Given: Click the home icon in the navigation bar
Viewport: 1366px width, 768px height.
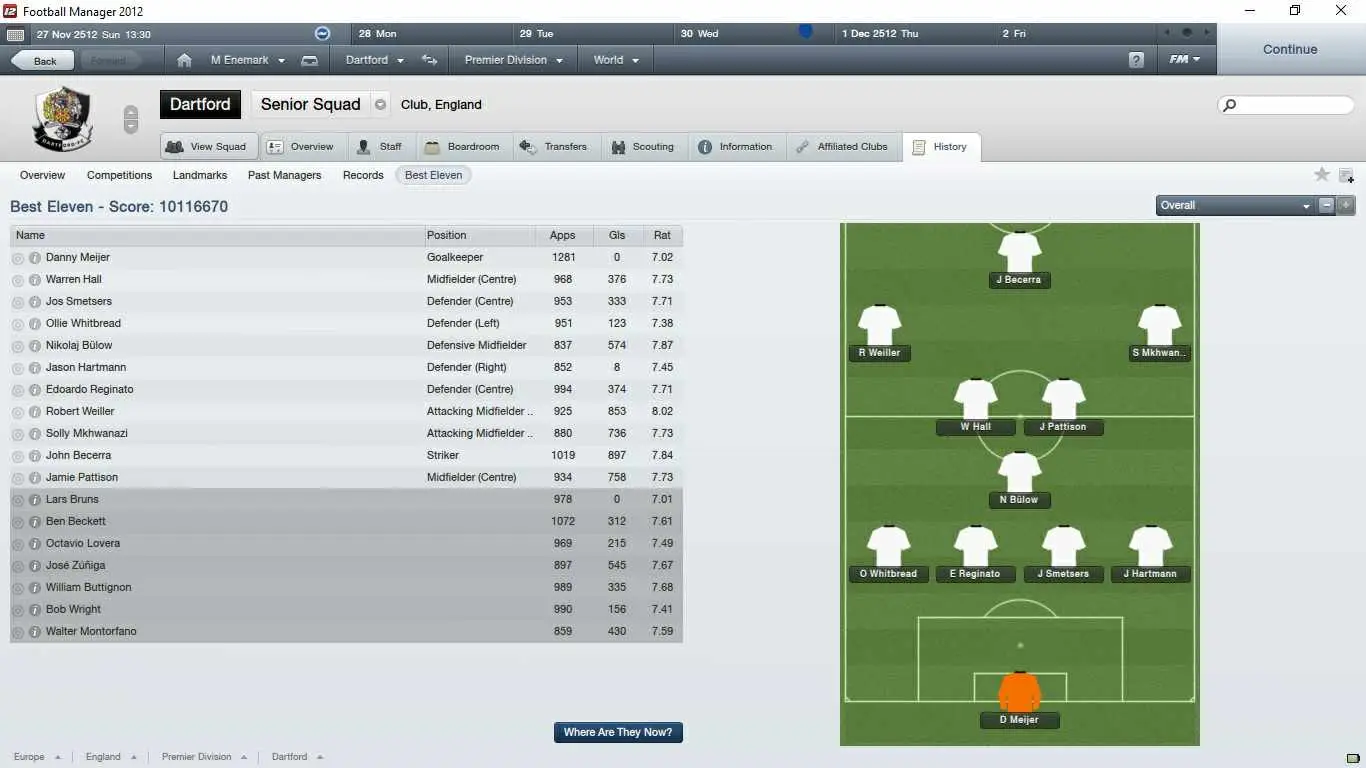Looking at the screenshot, I should click(184, 60).
